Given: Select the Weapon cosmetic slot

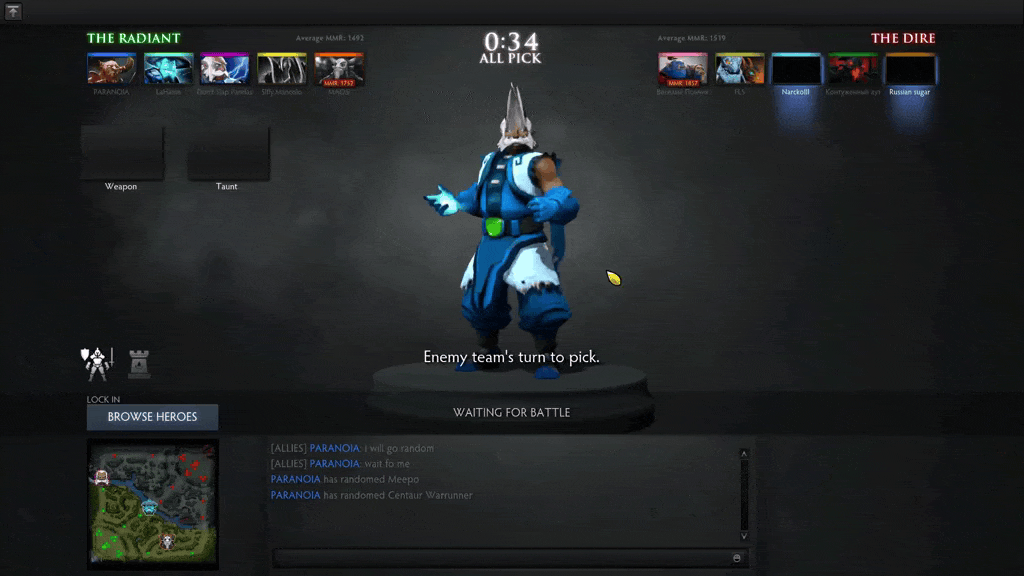Looking at the screenshot, I should point(121,153).
